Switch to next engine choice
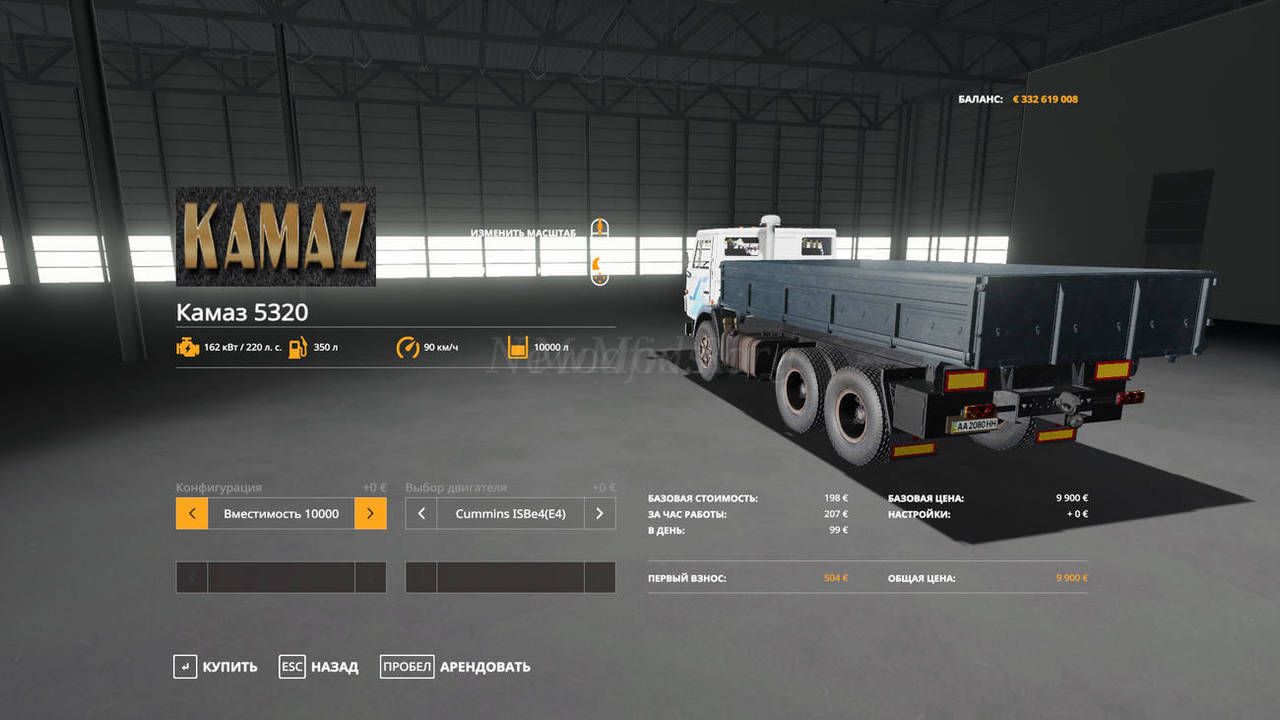Image resolution: width=1280 pixels, height=720 pixels. click(599, 514)
